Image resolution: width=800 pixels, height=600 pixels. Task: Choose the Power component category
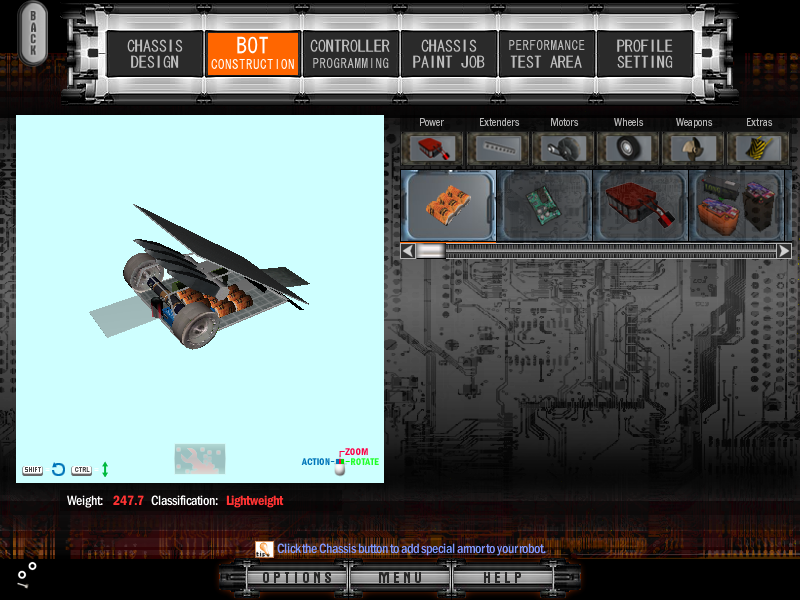pos(432,148)
